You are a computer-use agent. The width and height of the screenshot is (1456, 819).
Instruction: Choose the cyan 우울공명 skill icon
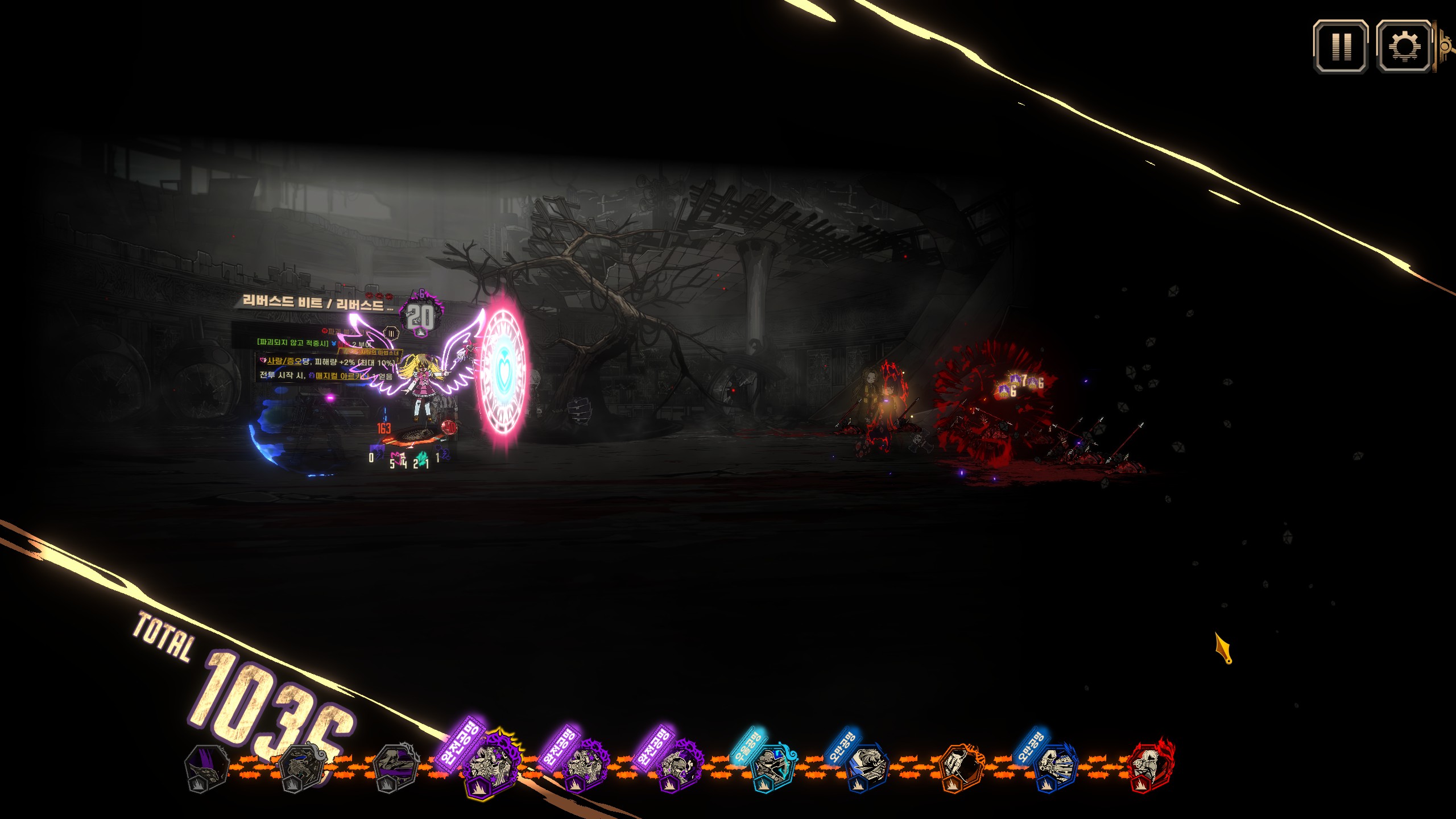pyautogui.click(x=771, y=767)
